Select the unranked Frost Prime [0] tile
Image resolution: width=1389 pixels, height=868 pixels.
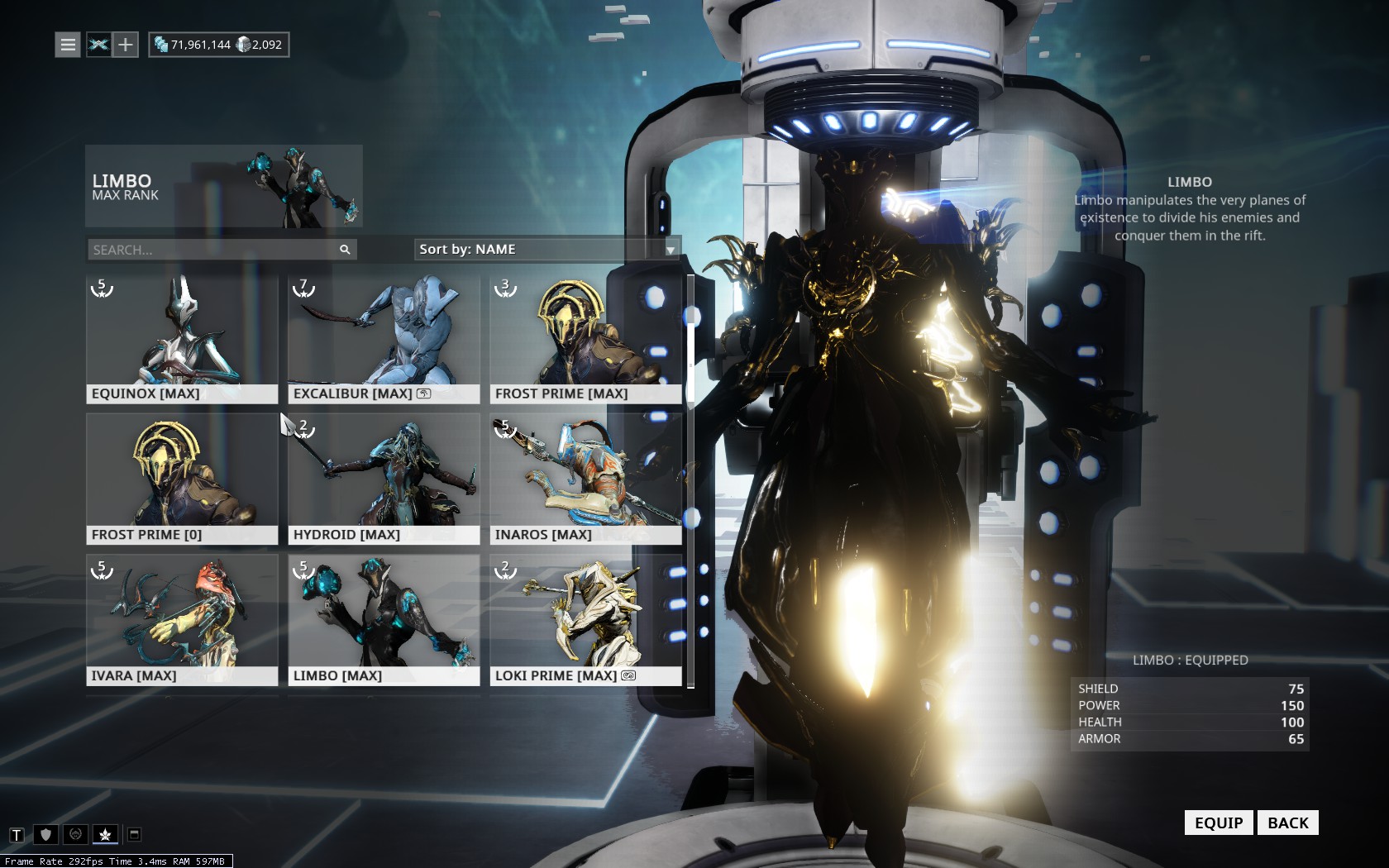click(x=182, y=479)
